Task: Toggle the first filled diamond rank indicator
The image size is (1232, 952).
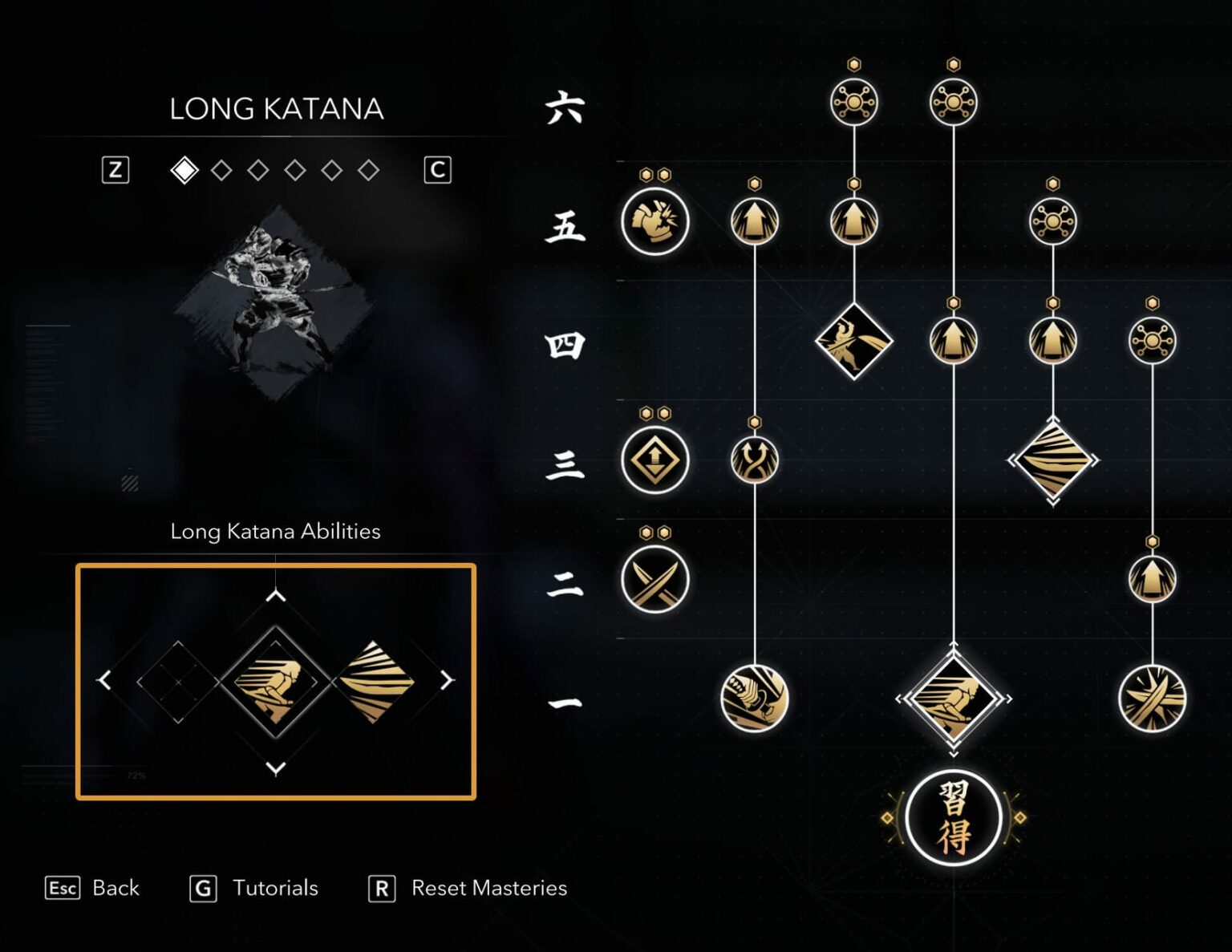Action: 184,170
